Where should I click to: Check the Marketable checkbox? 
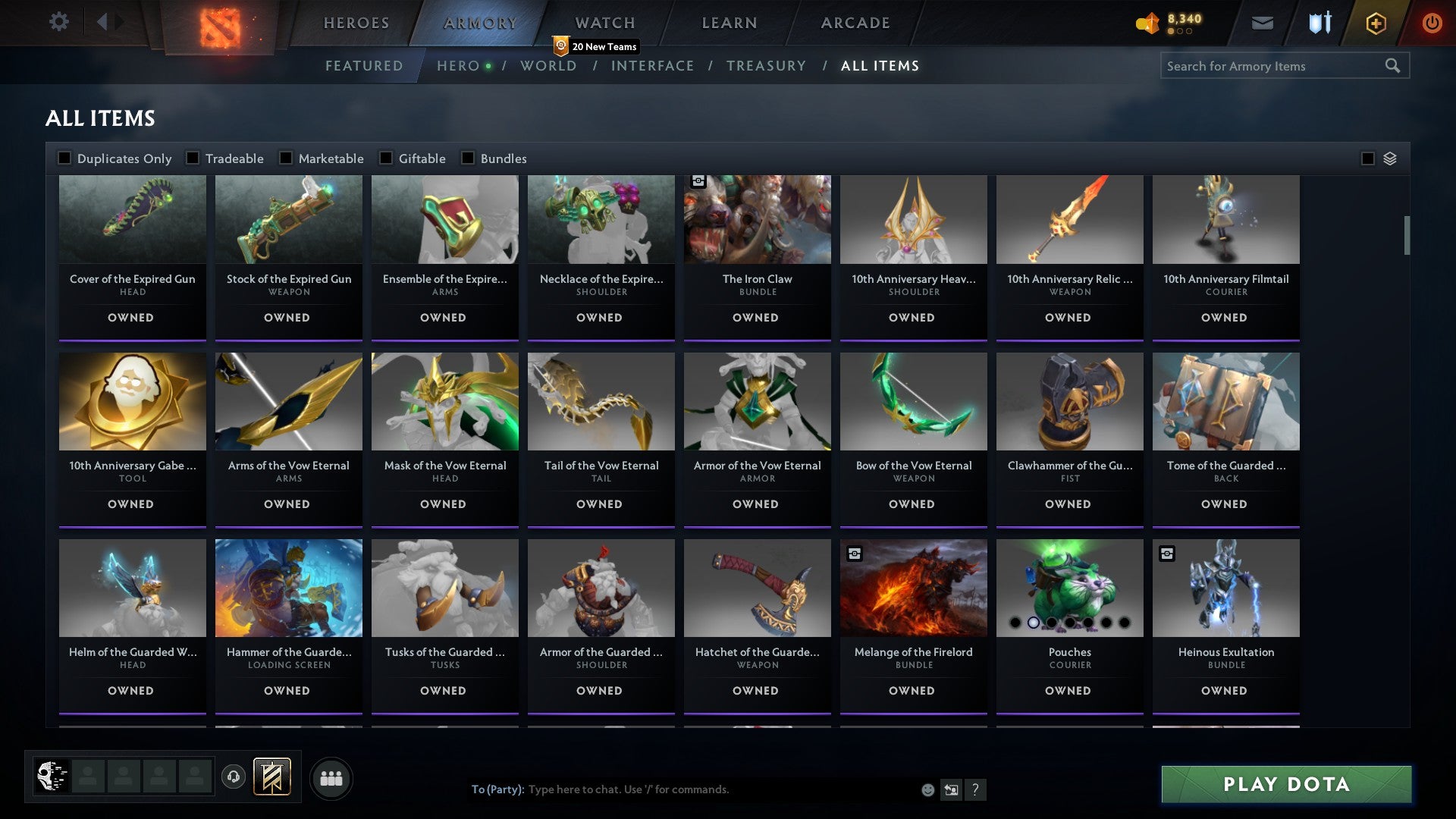pos(286,158)
